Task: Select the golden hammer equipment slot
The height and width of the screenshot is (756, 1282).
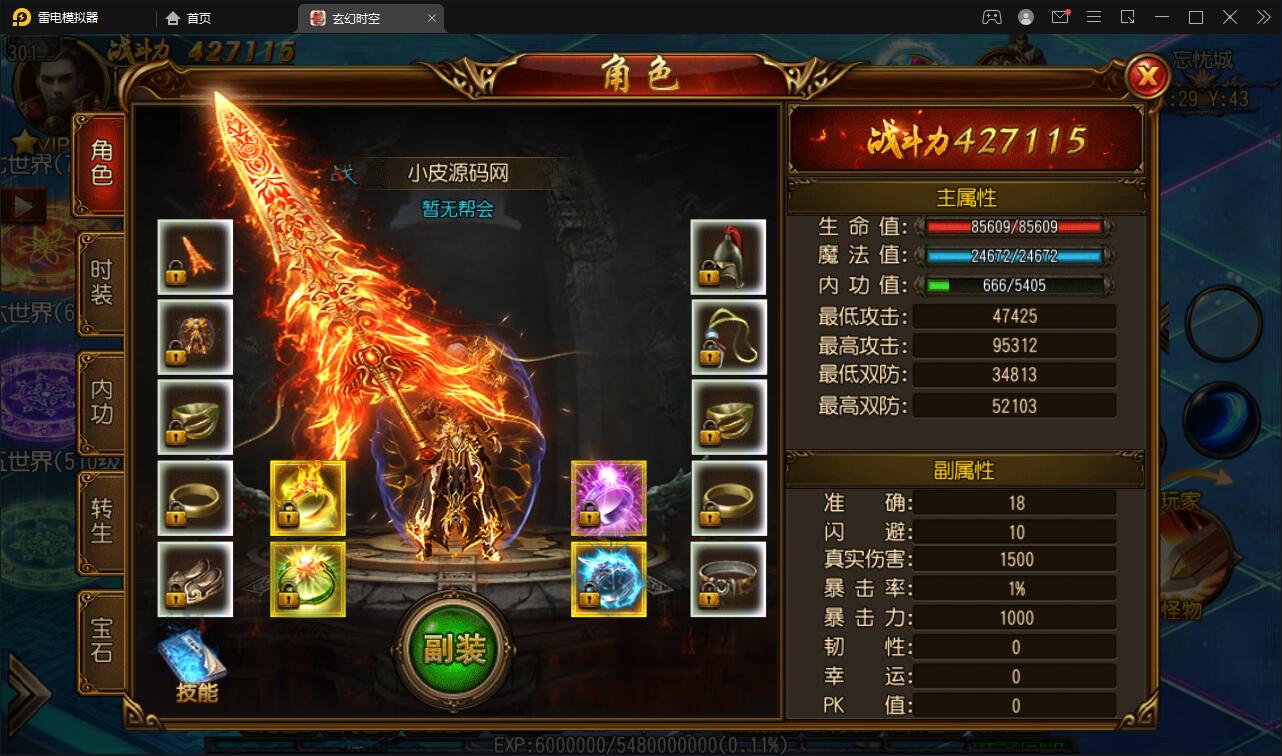Action: tap(307, 497)
